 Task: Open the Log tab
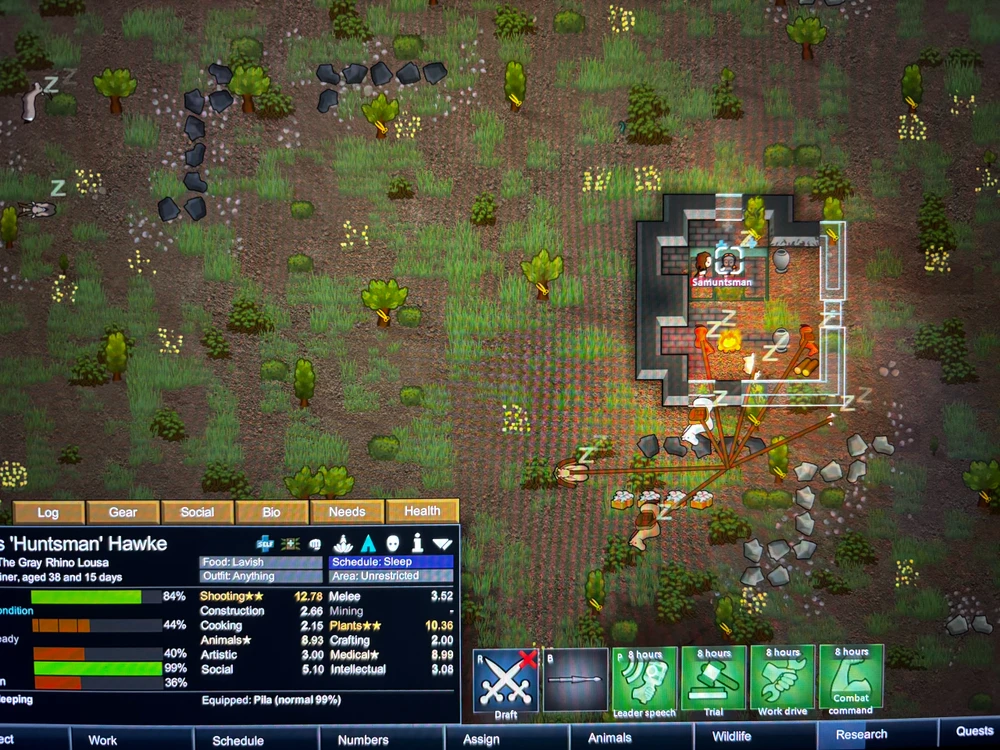coord(48,512)
